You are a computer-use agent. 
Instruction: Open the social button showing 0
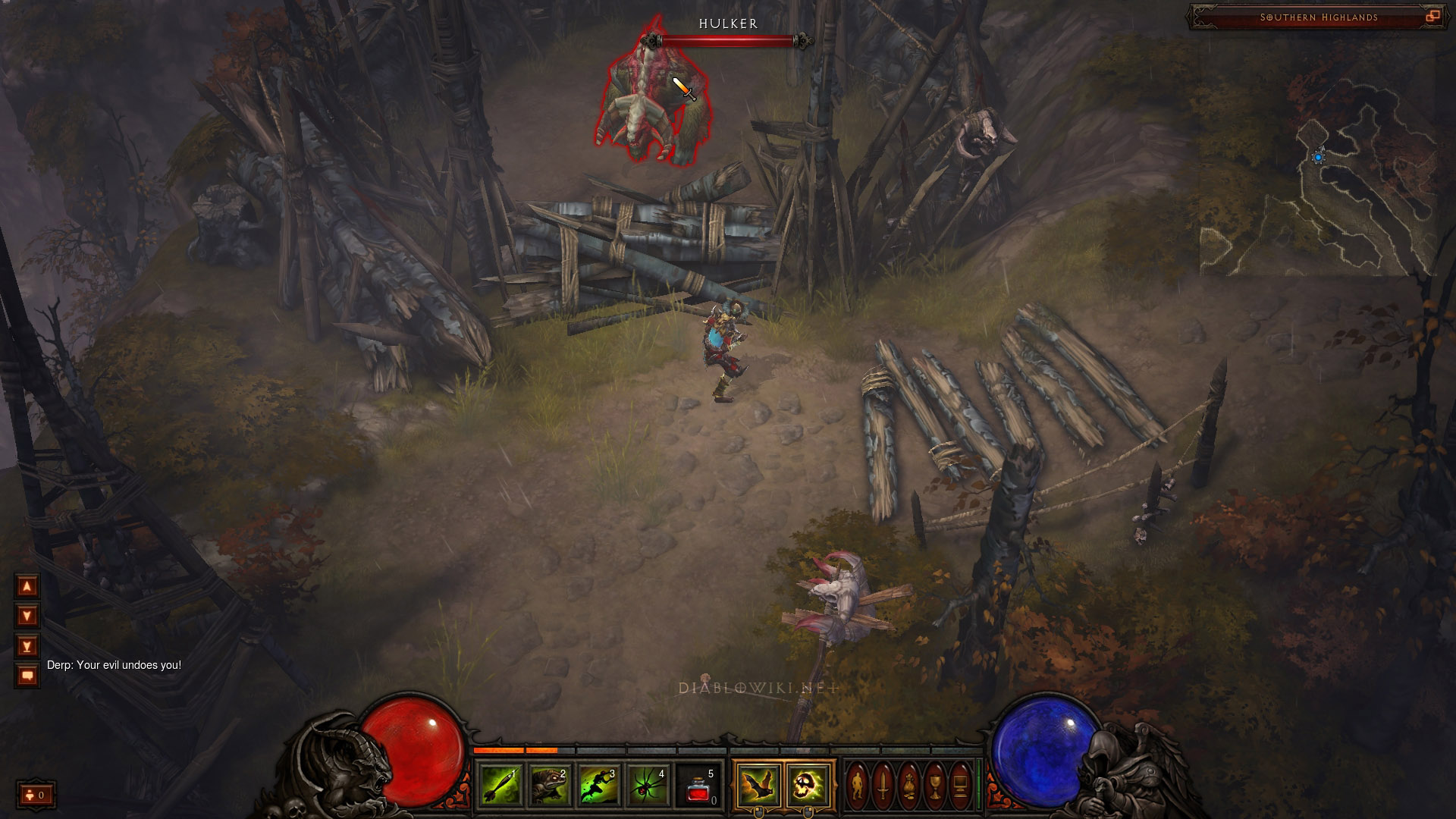[36, 795]
